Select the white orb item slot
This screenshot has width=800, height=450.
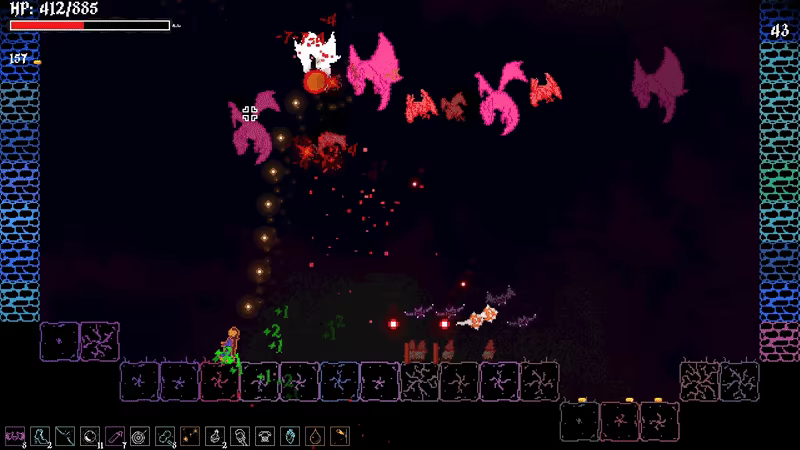point(89,436)
